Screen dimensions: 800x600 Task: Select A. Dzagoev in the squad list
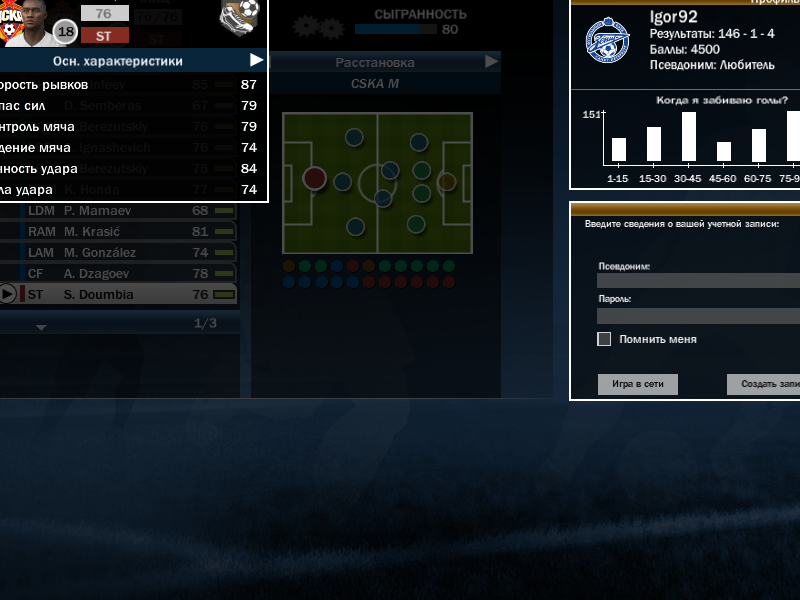[120, 273]
